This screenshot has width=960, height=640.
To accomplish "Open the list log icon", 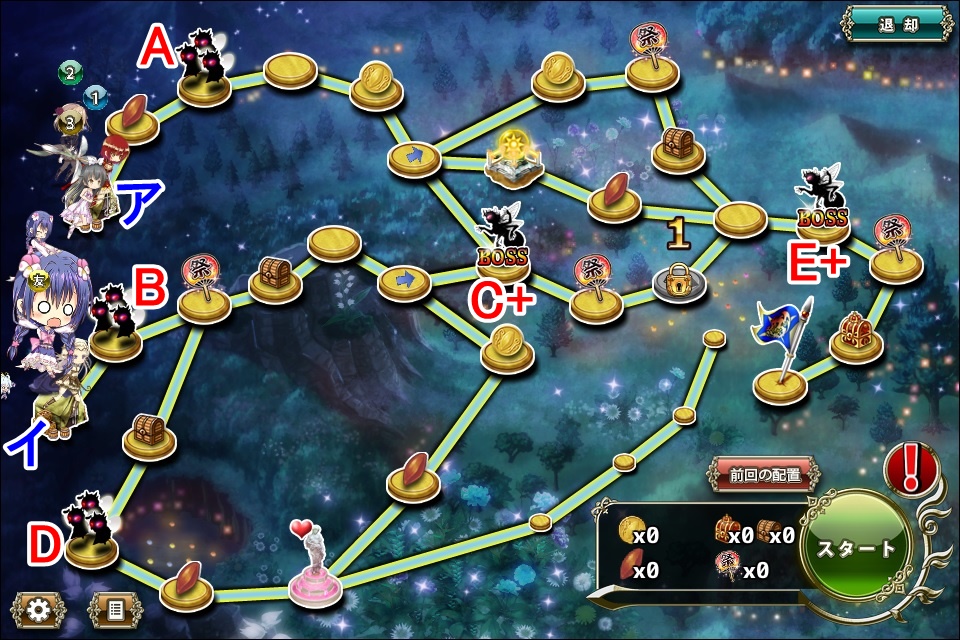I will (115, 610).
